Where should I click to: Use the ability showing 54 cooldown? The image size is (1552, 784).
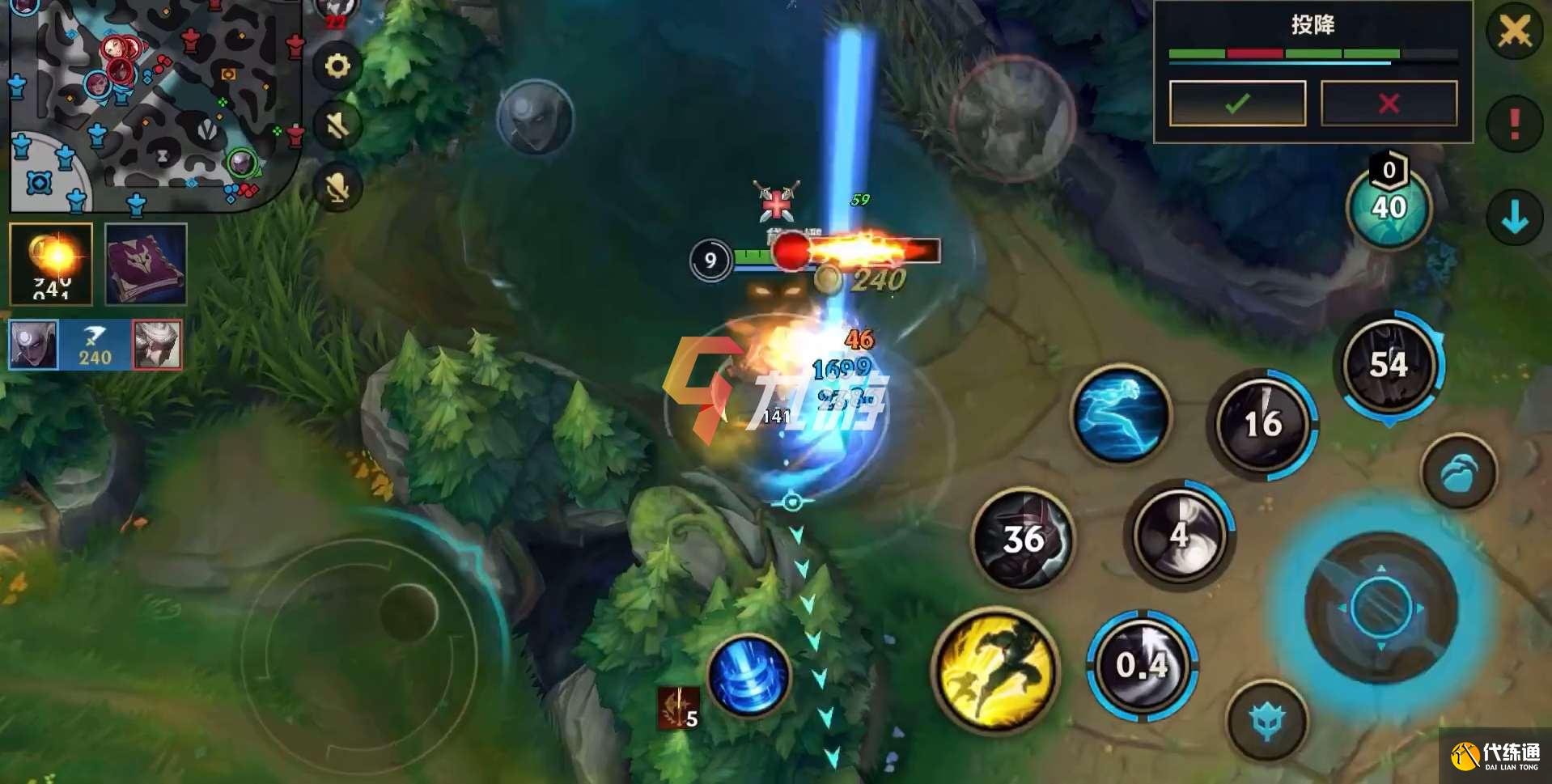1389,366
